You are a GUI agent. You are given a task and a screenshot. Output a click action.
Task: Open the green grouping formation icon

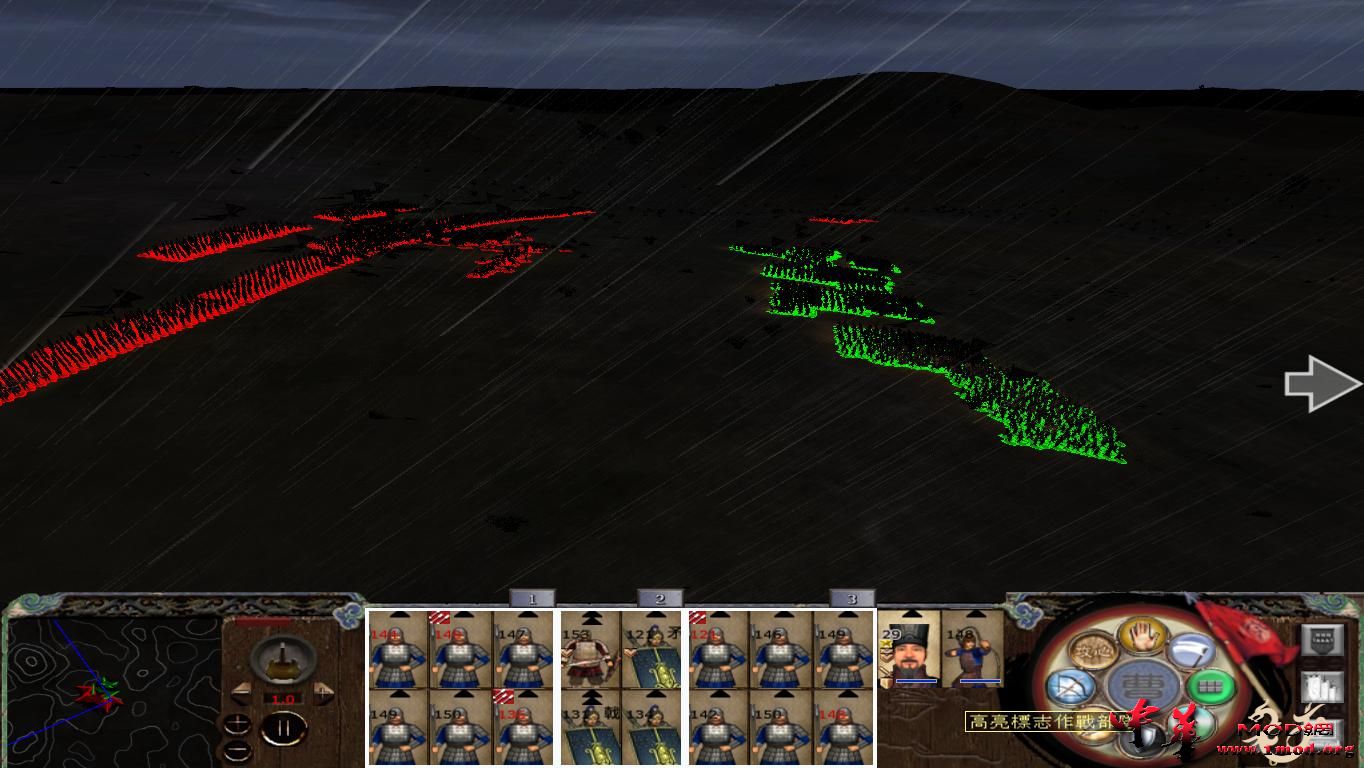(x=1210, y=686)
